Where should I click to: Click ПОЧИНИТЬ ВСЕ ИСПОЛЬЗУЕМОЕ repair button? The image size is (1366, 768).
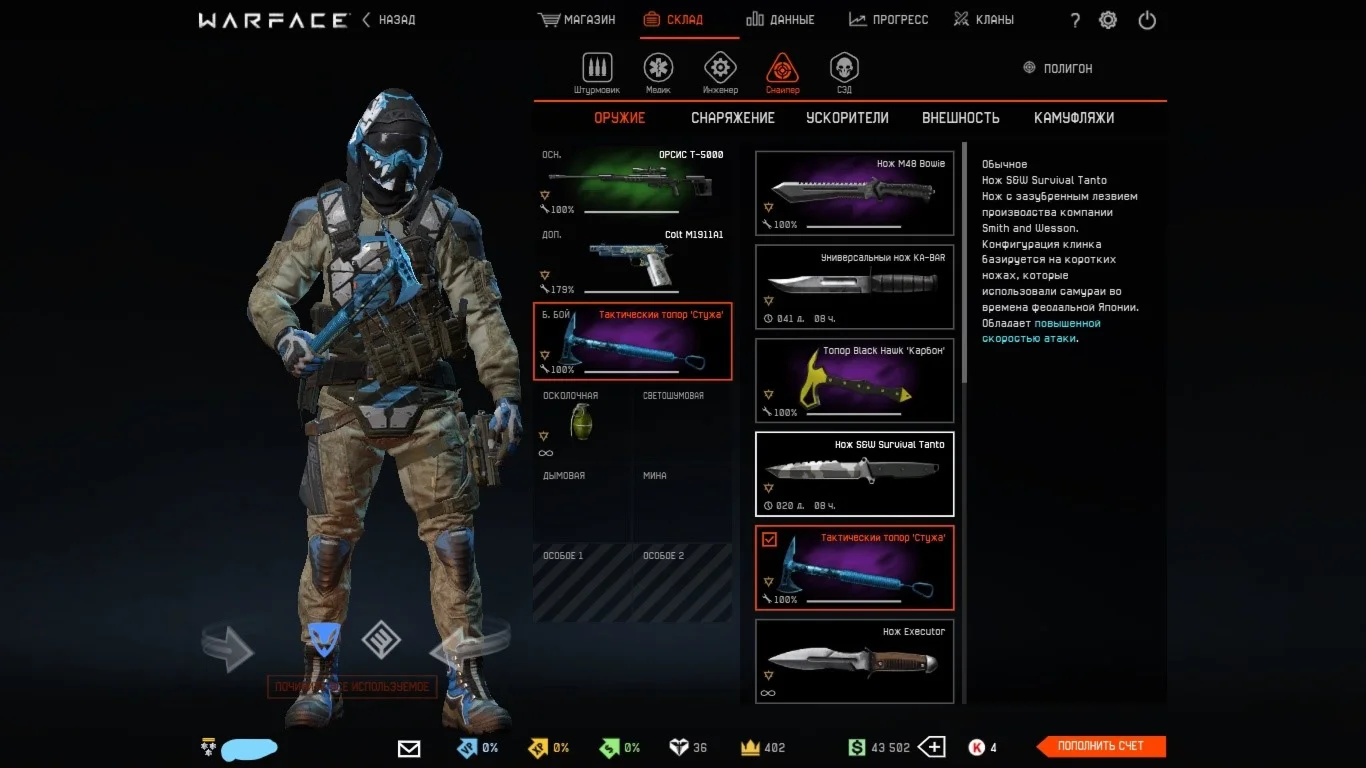(353, 687)
